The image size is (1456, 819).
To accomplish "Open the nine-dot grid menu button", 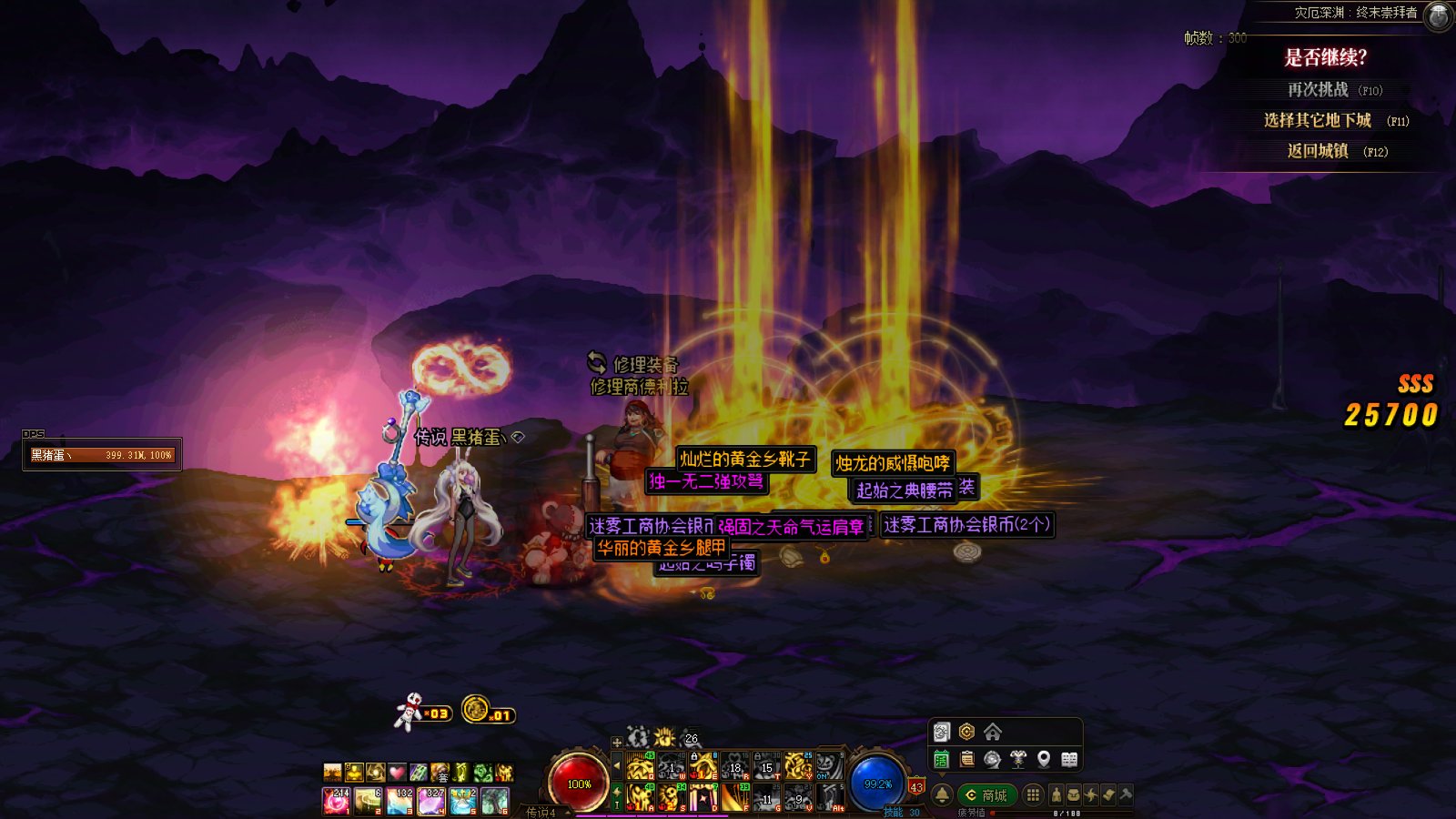I will (1033, 795).
